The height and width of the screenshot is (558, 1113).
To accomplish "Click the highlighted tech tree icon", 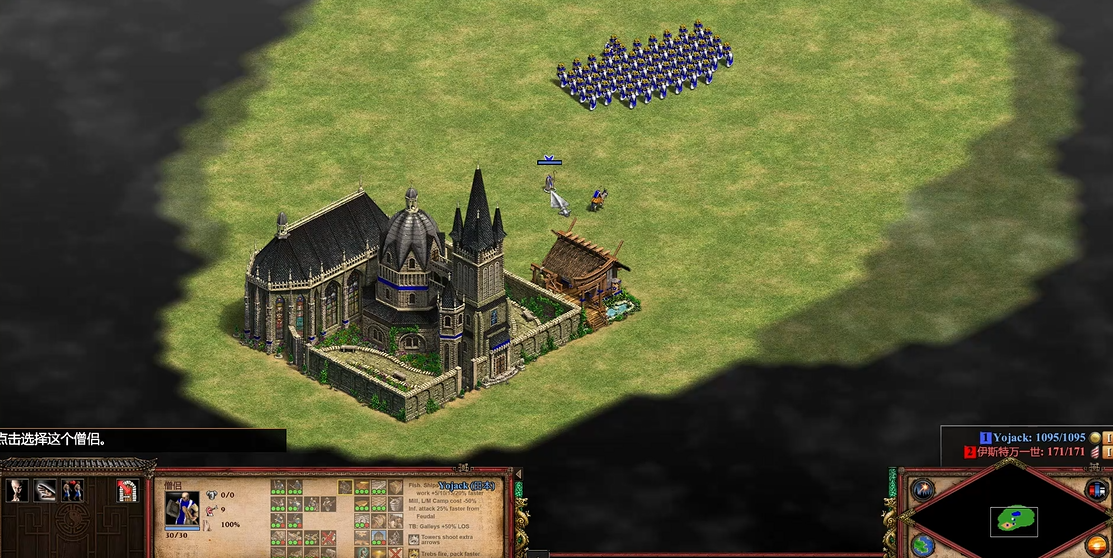I will [x=345, y=487].
